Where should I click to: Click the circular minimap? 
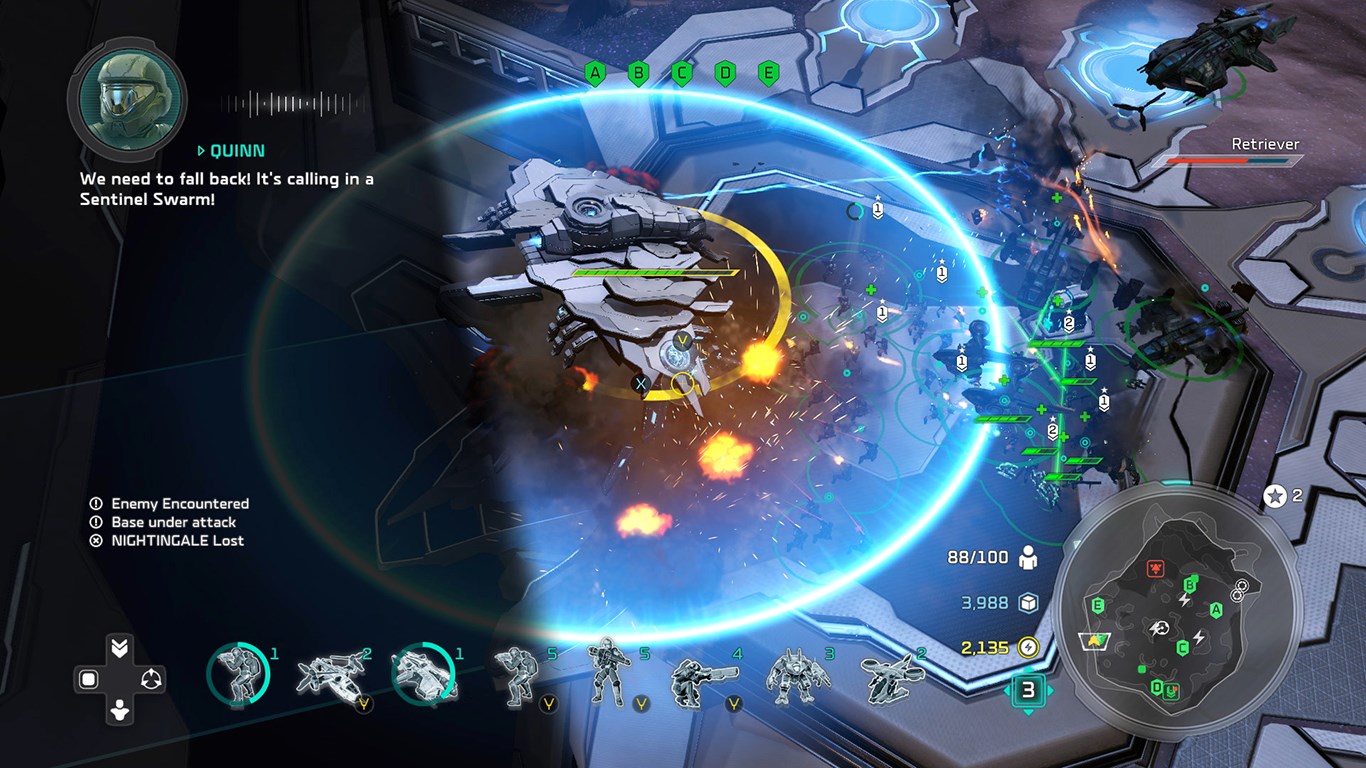(1178, 606)
